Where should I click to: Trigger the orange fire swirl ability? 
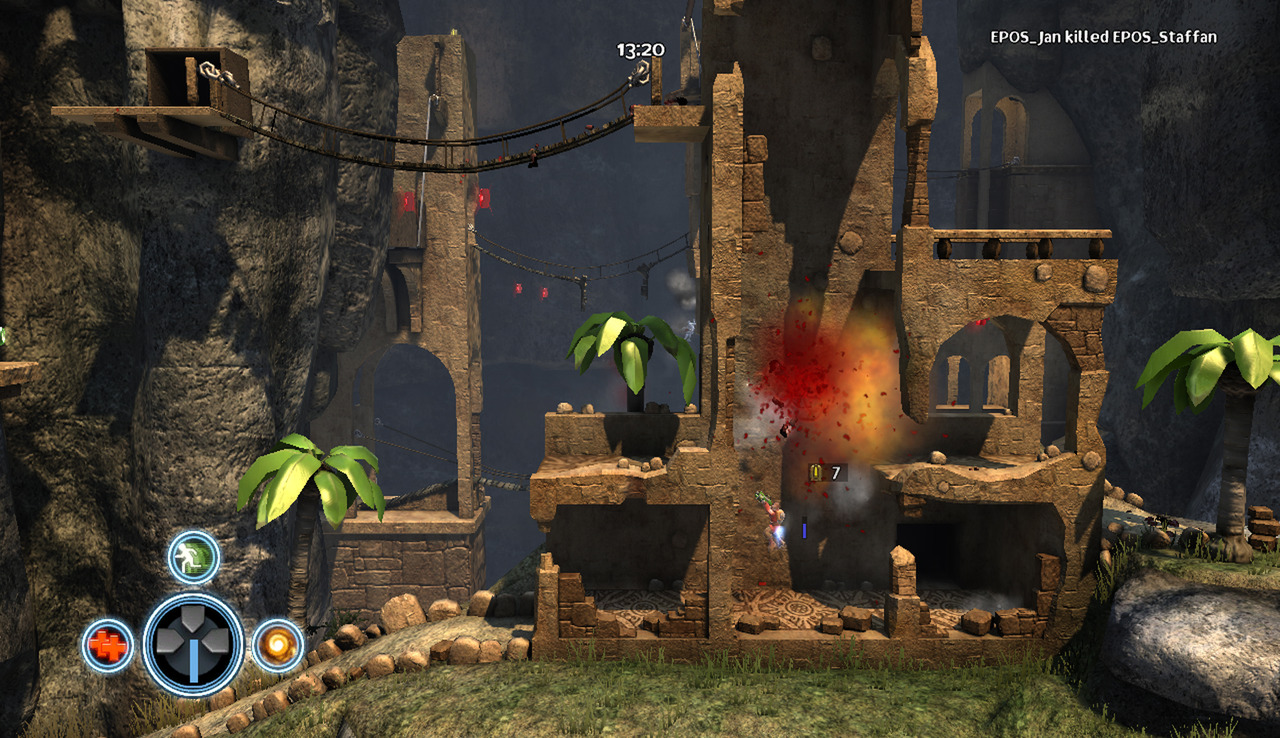click(277, 646)
